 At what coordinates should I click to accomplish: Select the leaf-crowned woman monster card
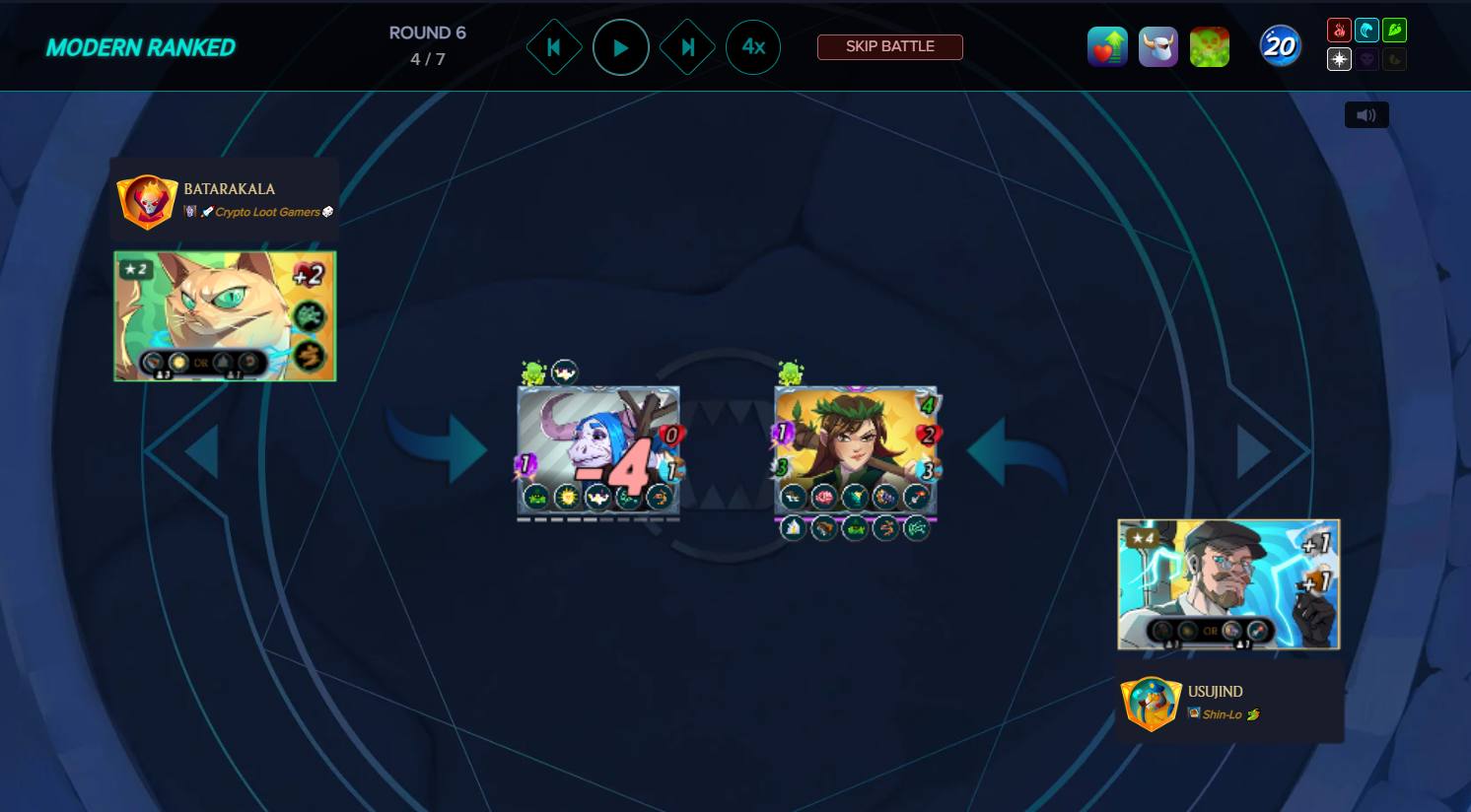(x=856, y=450)
